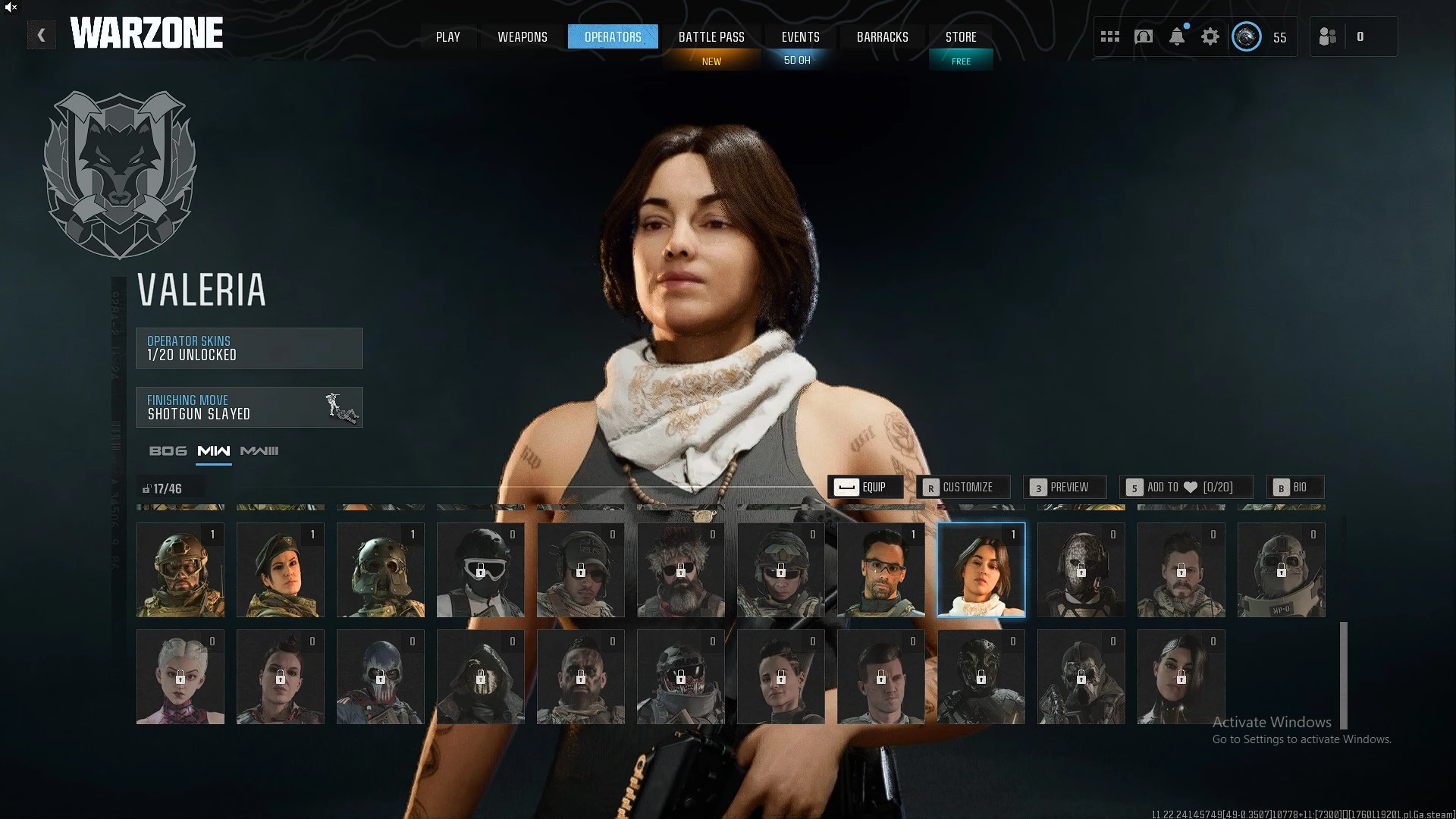Select the operator wearing a green beret
This screenshot has width=1456, height=819.
point(280,570)
